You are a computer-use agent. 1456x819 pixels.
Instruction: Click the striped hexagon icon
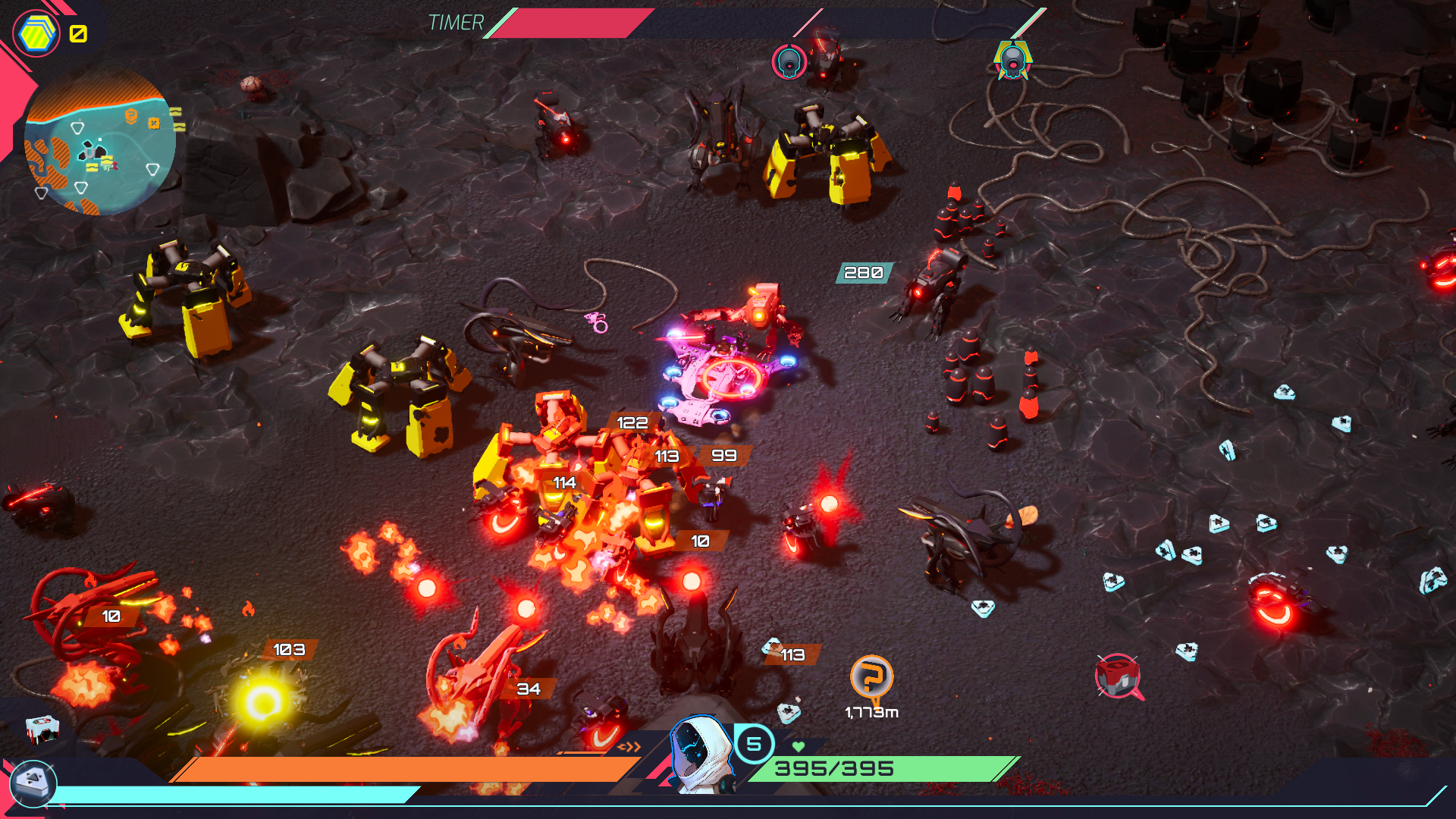pyautogui.click(x=36, y=34)
